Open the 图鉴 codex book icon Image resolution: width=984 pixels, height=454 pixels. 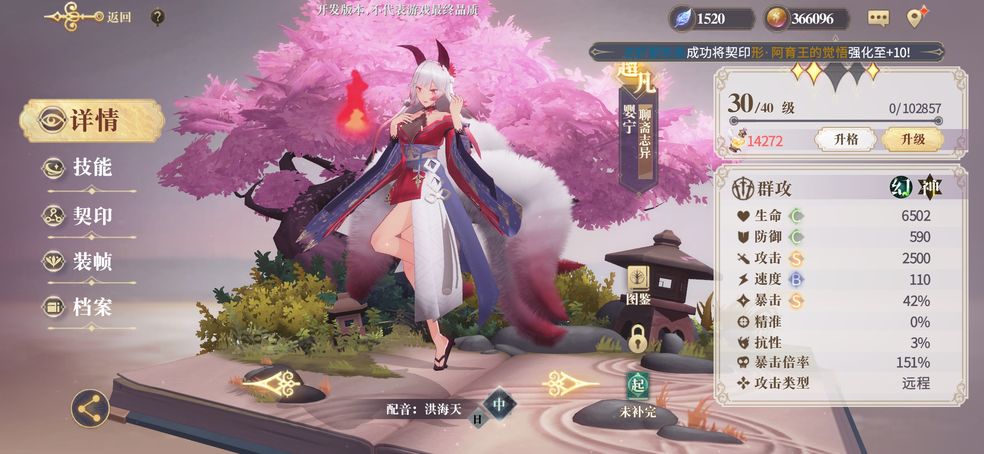pyautogui.click(x=638, y=284)
